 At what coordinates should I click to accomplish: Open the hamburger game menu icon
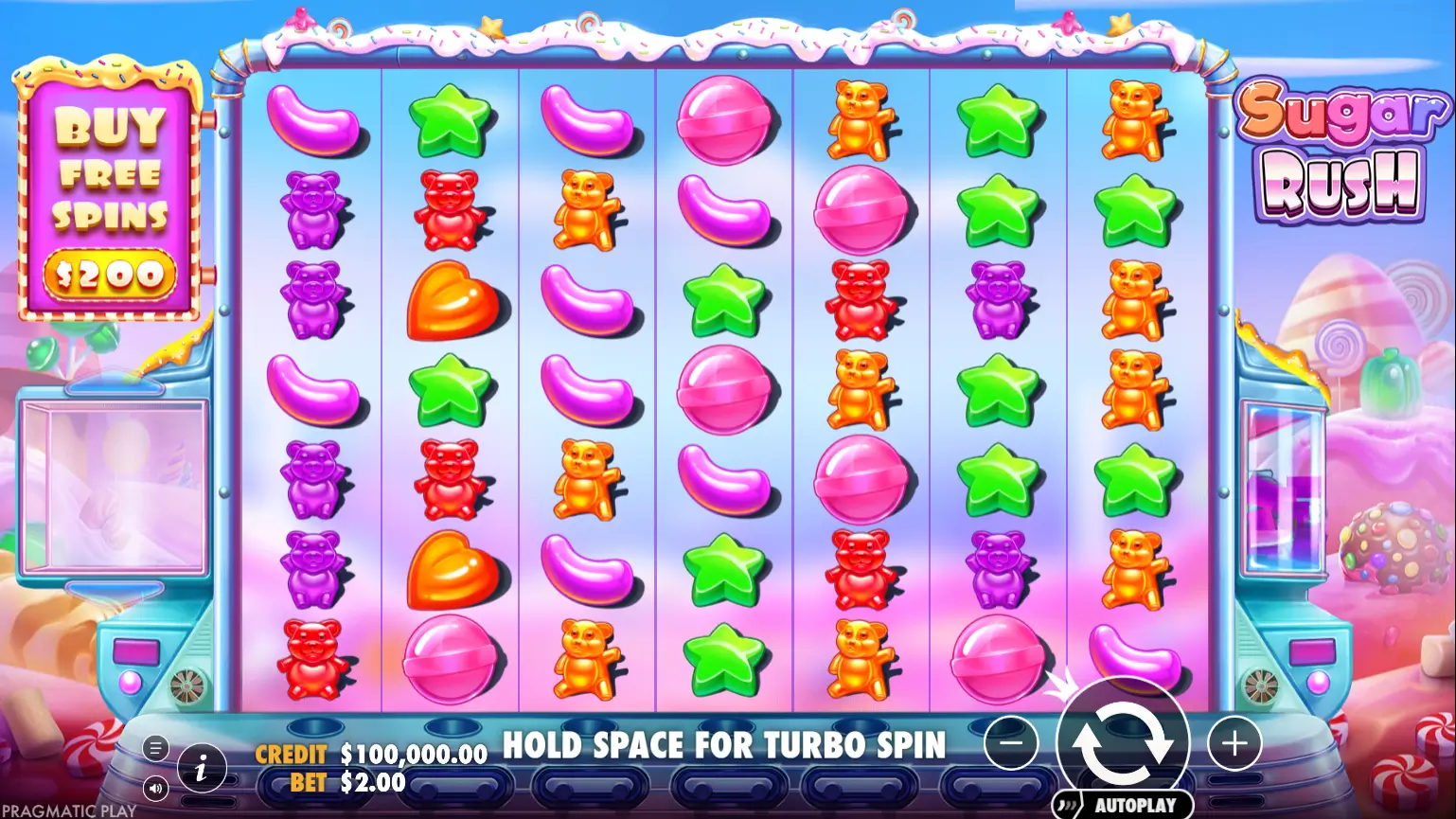(x=154, y=747)
